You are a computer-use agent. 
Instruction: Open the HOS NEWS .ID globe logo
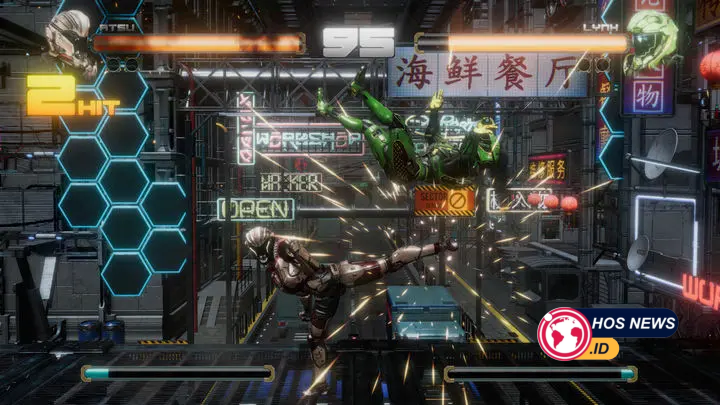coord(562,335)
